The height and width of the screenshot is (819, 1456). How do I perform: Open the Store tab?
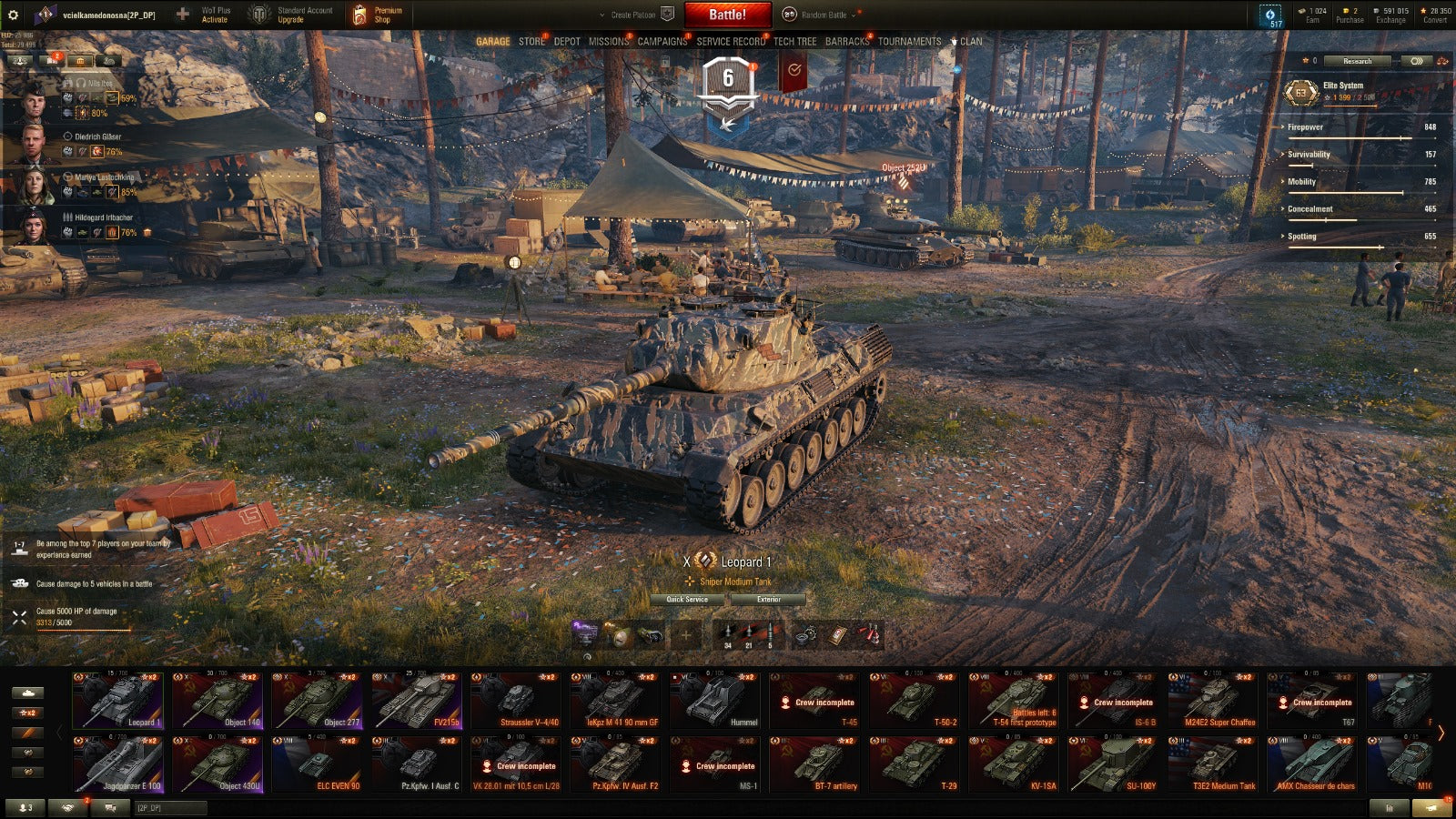531,42
